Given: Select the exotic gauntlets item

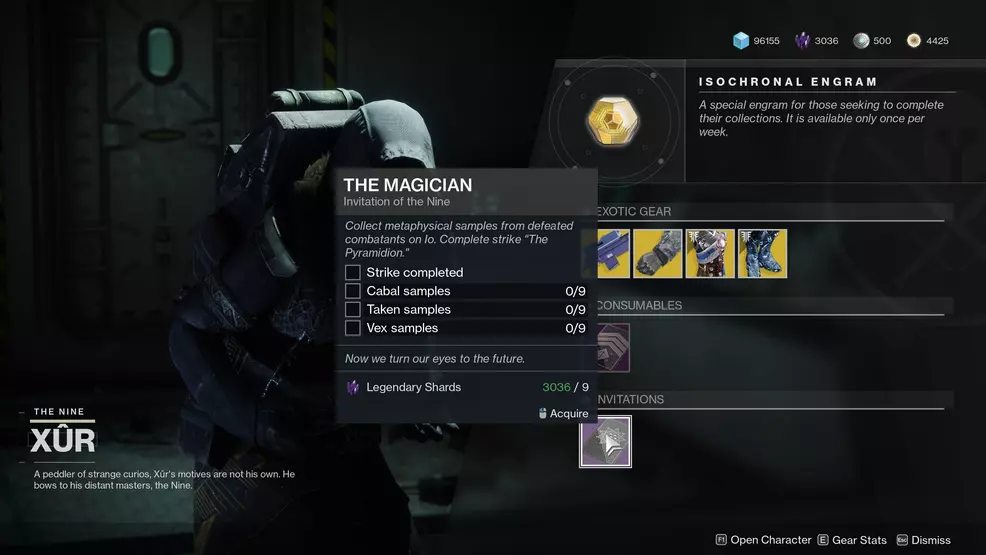Looking at the screenshot, I should coord(657,254).
